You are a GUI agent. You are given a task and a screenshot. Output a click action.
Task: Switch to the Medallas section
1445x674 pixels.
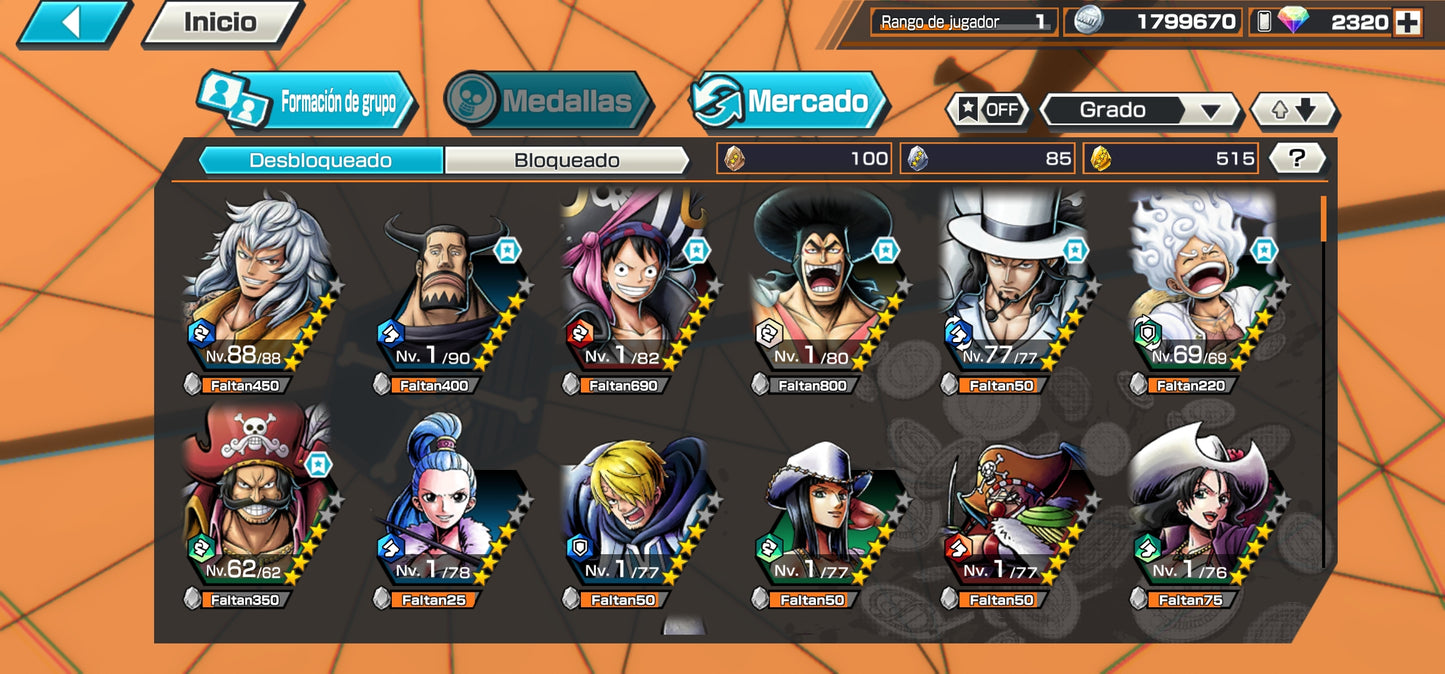(x=547, y=101)
